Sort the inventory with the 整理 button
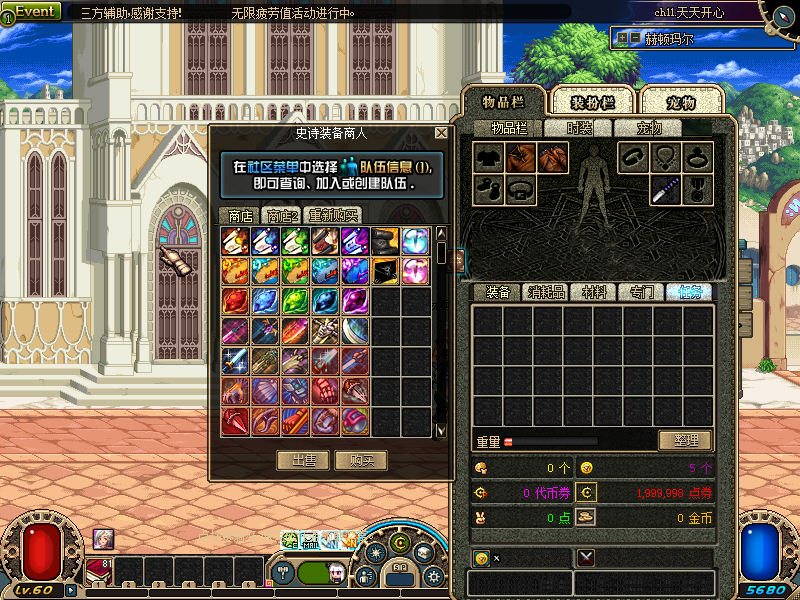Image resolution: width=800 pixels, height=600 pixels. 685,440
